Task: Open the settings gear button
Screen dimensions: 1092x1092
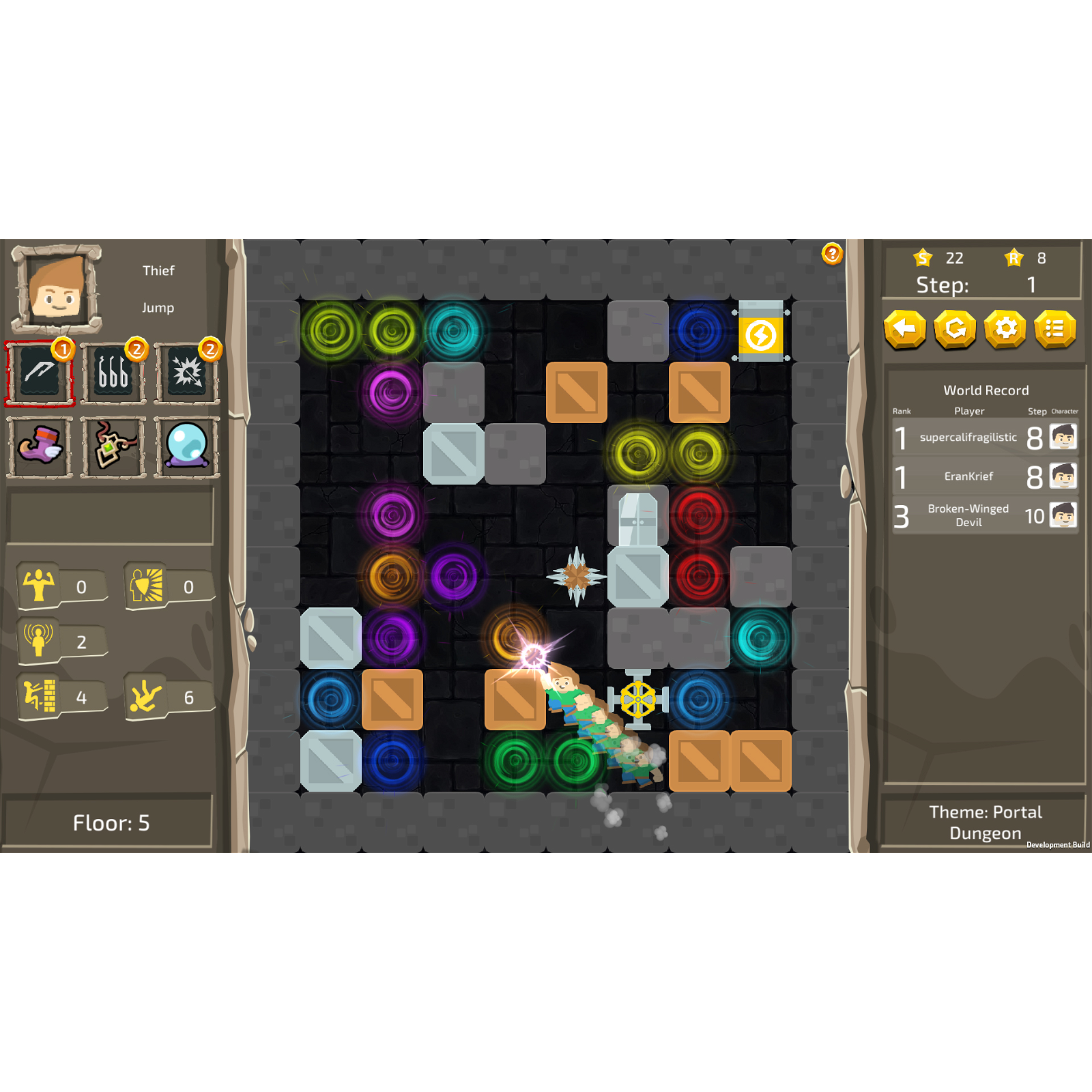Action: click(1005, 330)
